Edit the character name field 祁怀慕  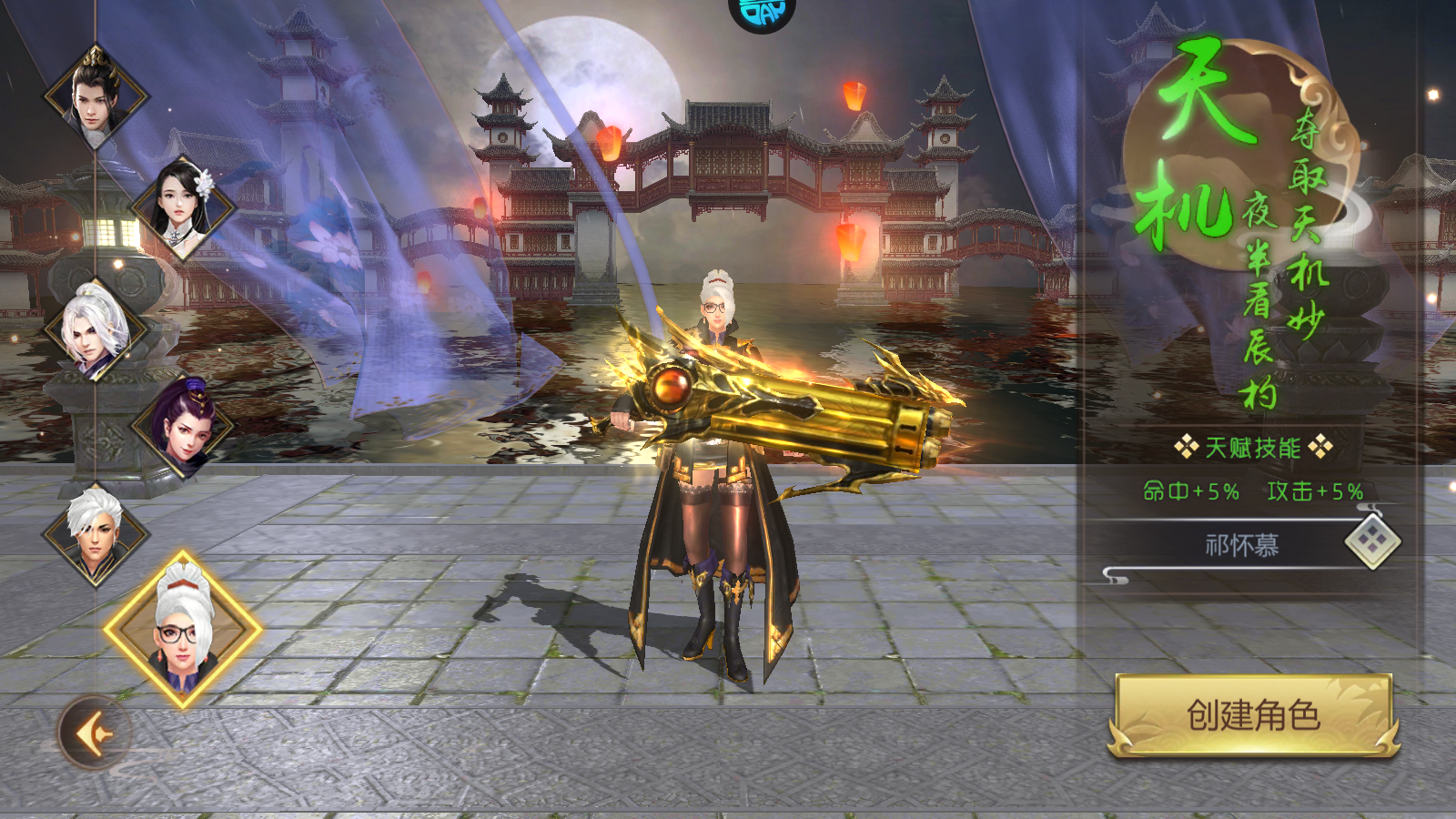[1241, 545]
